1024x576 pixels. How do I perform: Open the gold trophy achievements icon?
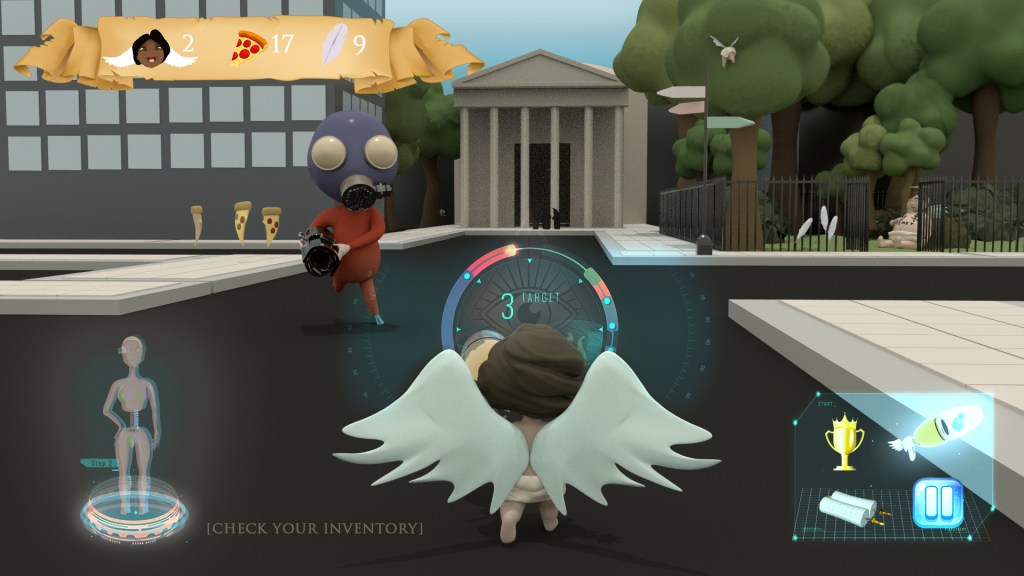(843, 442)
